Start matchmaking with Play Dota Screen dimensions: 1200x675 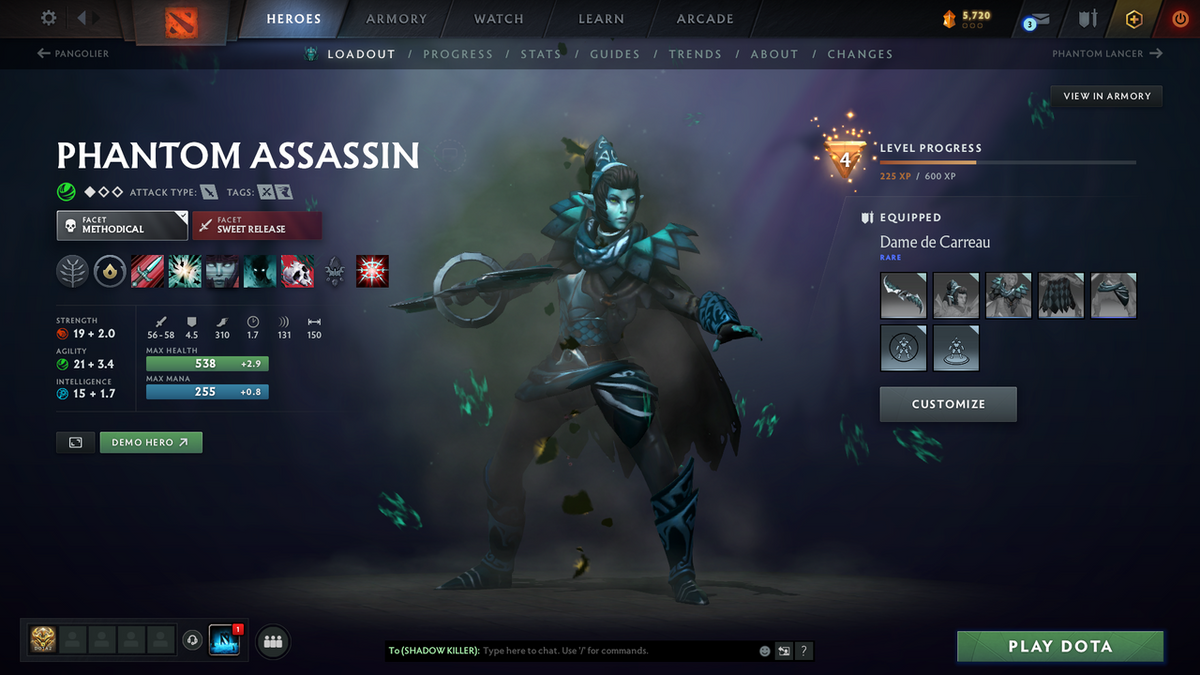(x=1060, y=646)
